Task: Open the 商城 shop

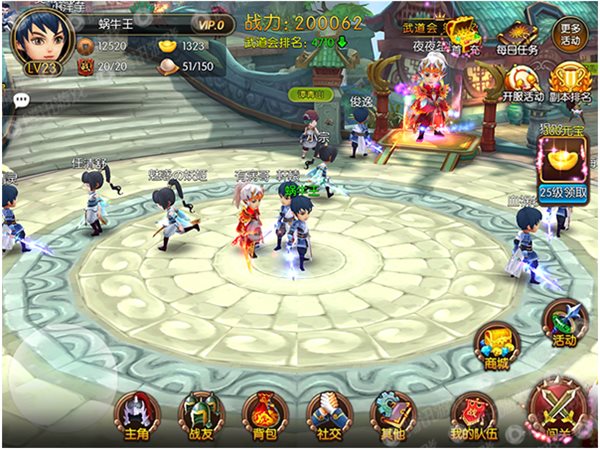Action: click(x=497, y=346)
